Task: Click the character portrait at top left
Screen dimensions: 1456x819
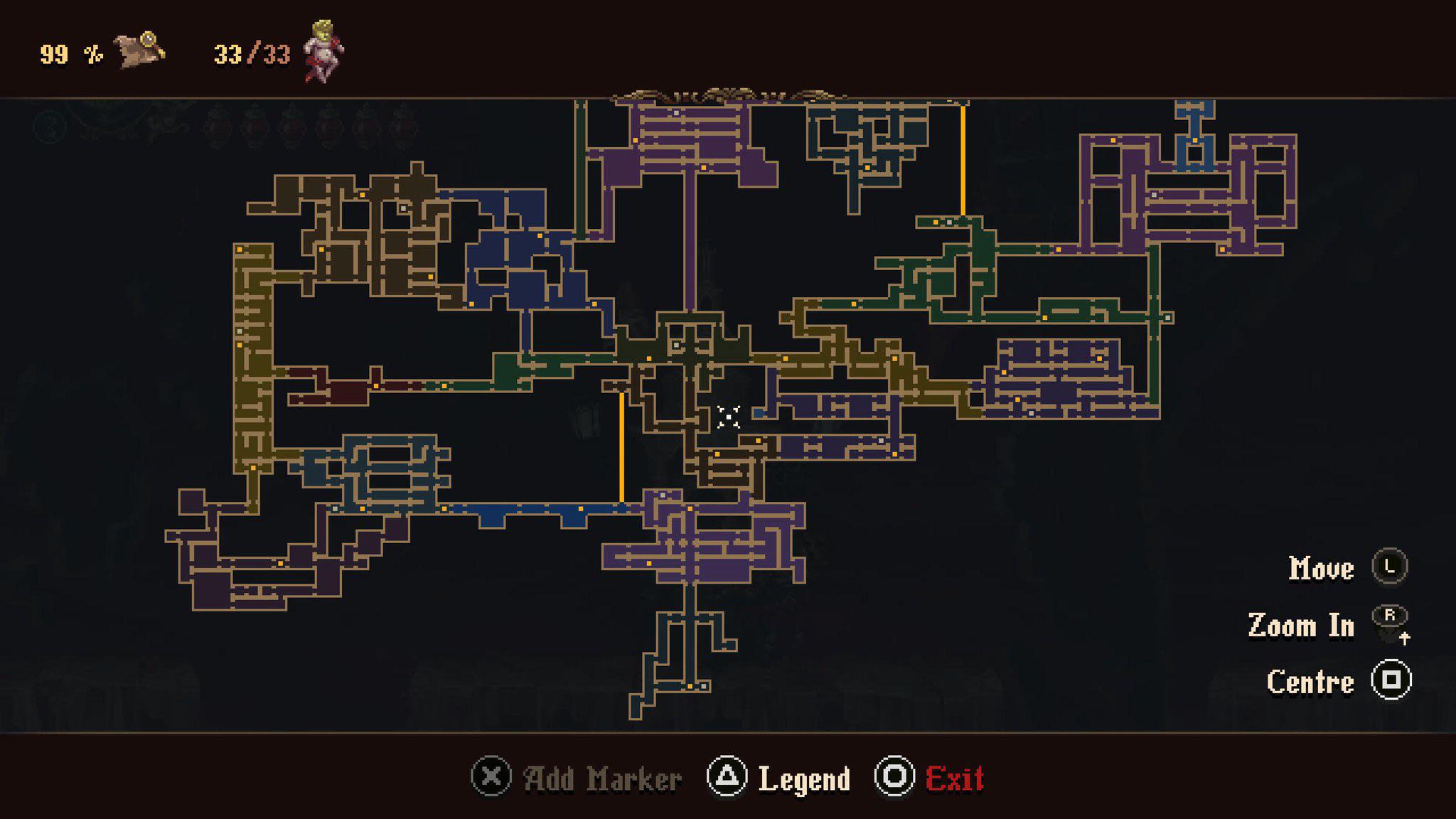Action: point(321,51)
